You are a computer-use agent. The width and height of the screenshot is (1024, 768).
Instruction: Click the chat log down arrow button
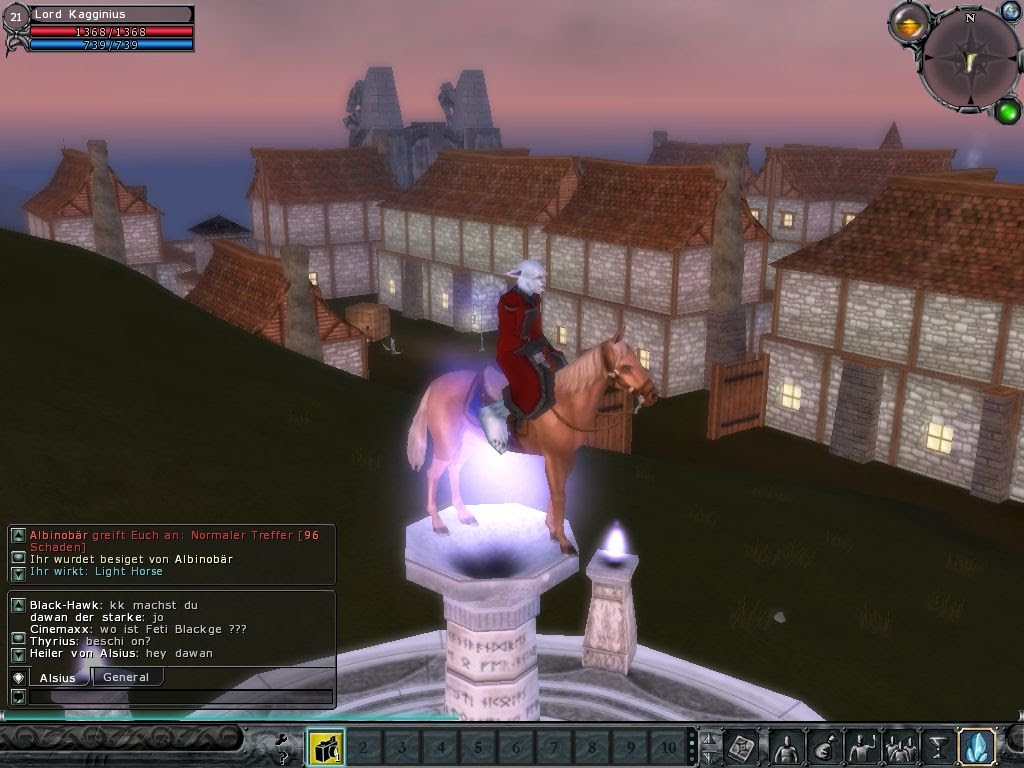click(x=18, y=655)
